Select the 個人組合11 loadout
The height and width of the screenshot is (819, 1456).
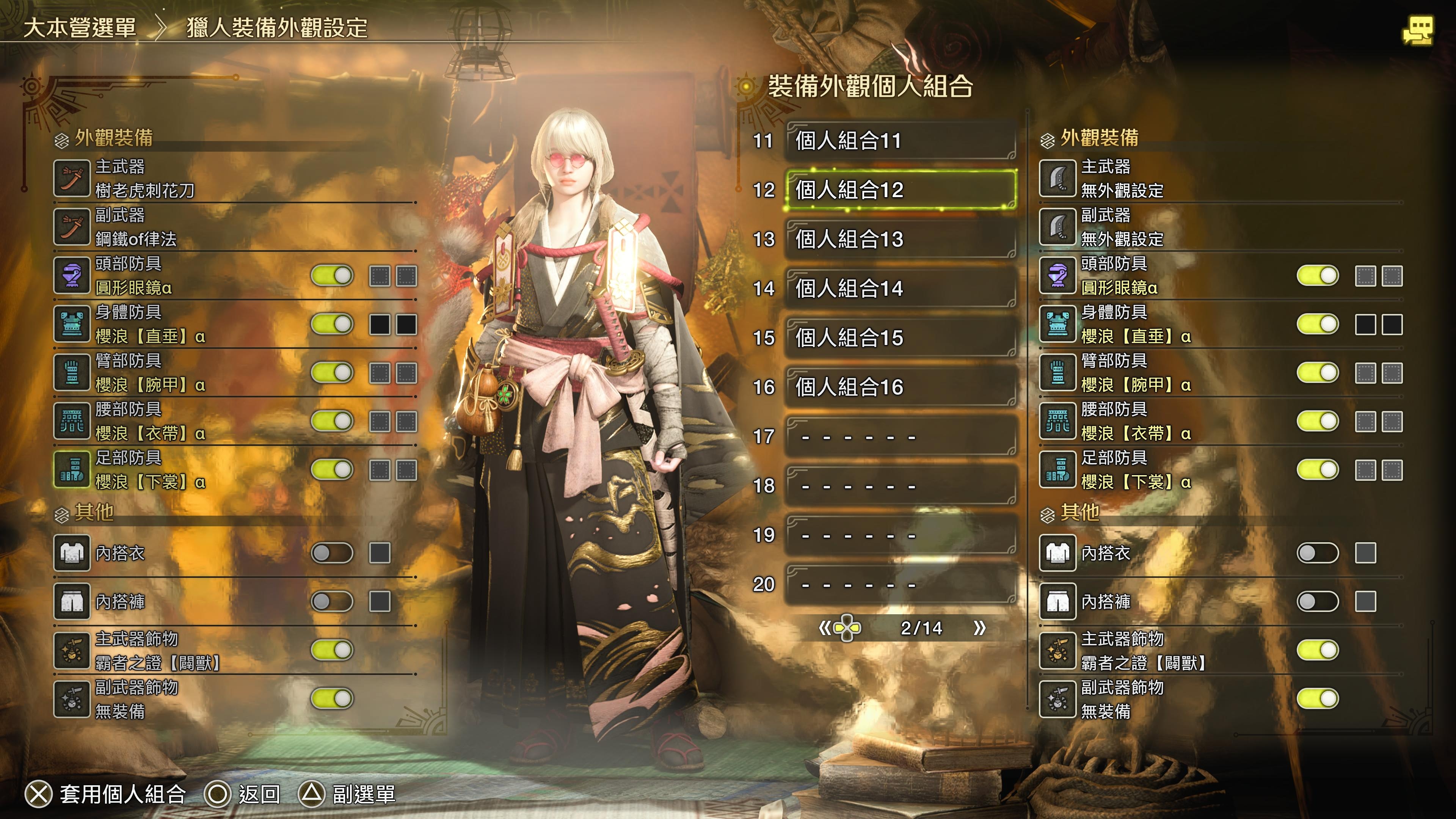click(x=901, y=141)
